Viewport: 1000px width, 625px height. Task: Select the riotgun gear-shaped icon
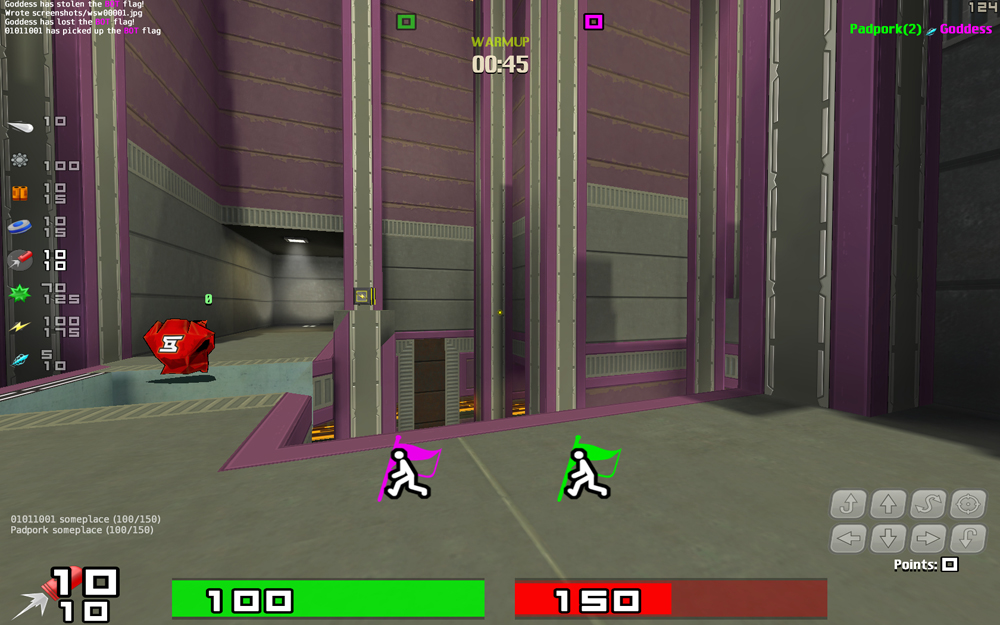pos(19,160)
